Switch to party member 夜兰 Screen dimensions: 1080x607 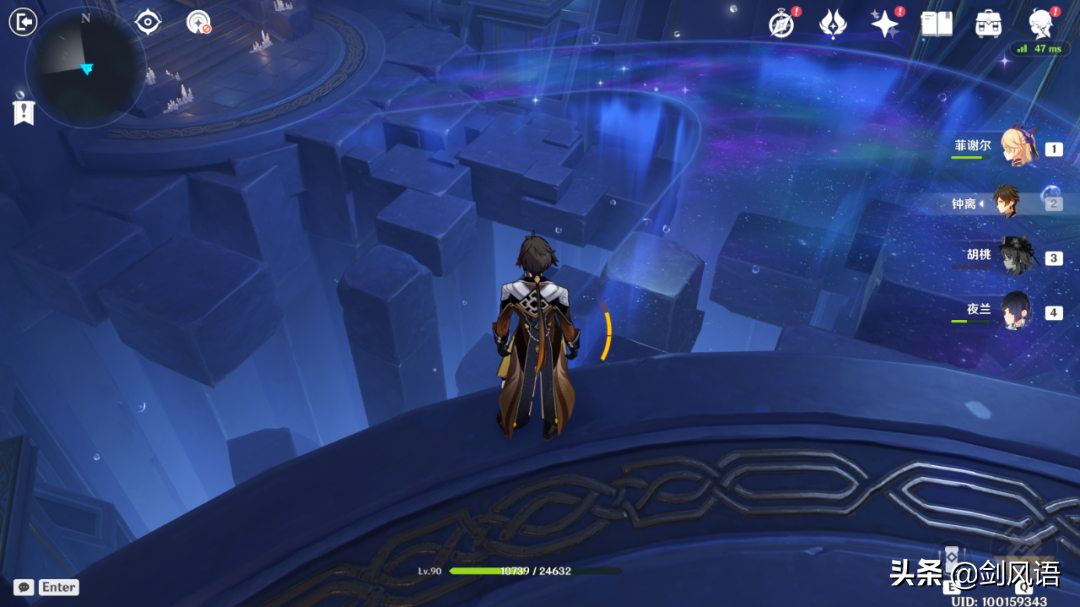[1018, 312]
